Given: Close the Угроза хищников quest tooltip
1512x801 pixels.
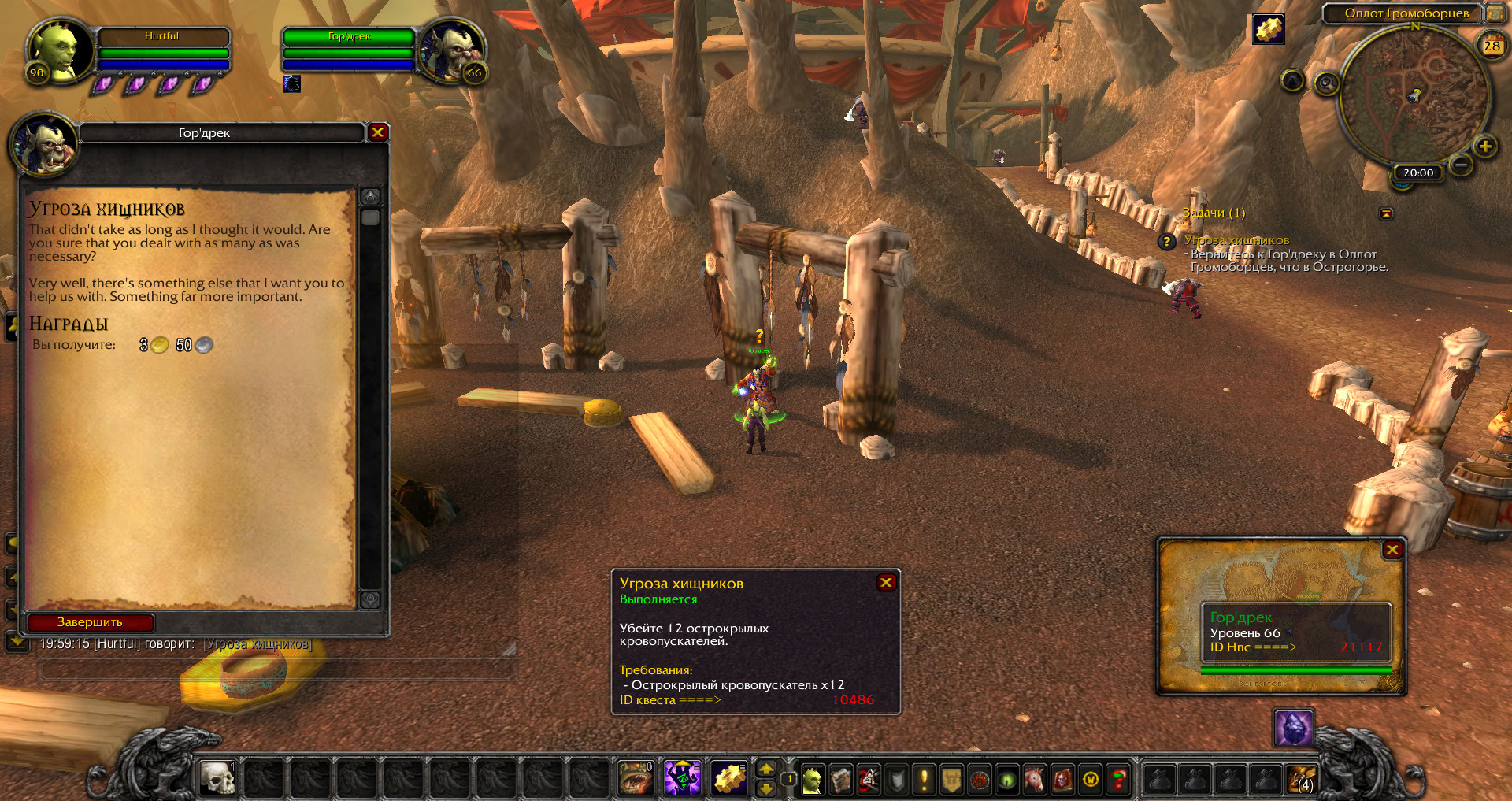Looking at the screenshot, I should point(886,582).
